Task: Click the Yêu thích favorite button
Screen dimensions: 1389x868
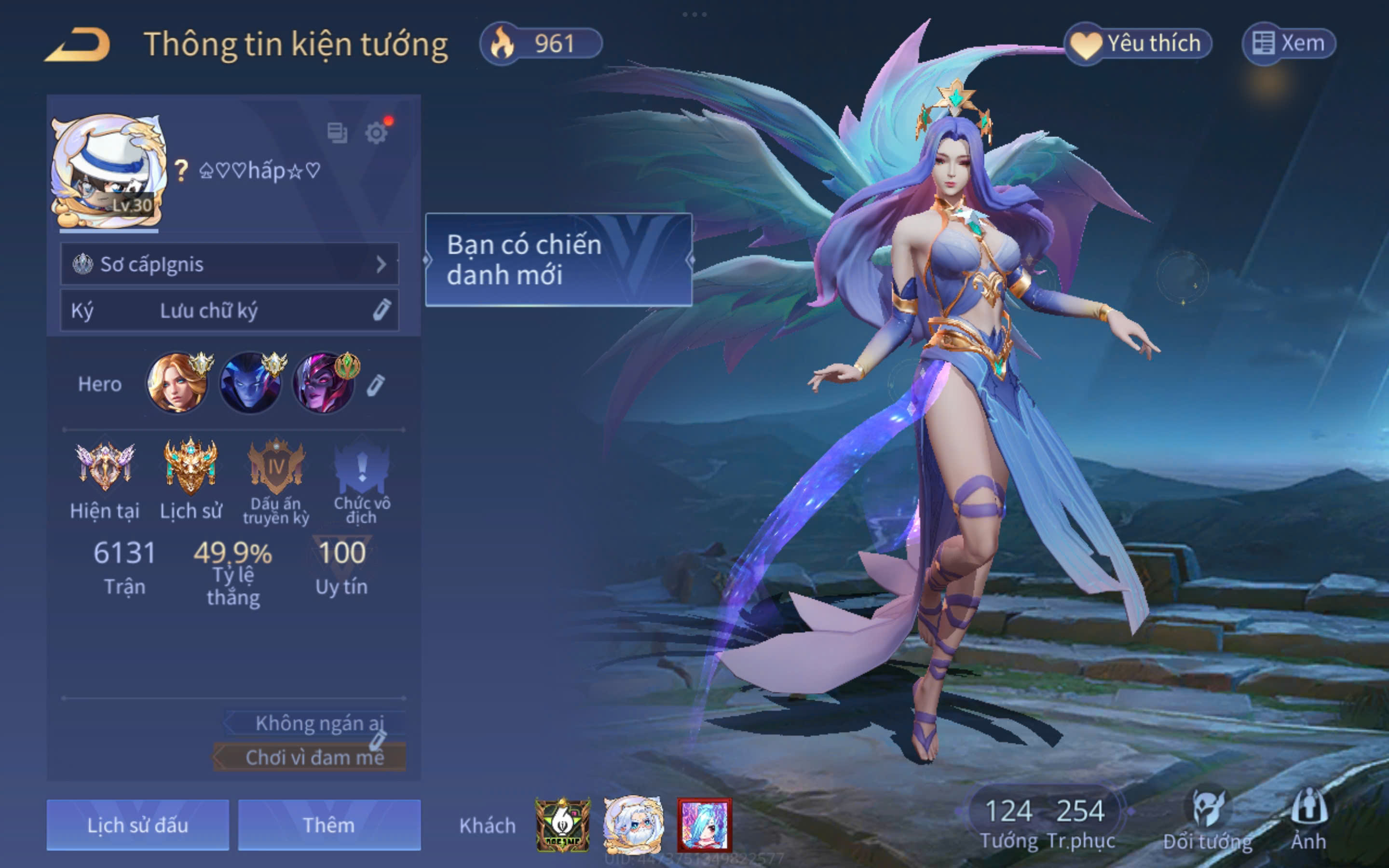Action: (x=1139, y=43)
